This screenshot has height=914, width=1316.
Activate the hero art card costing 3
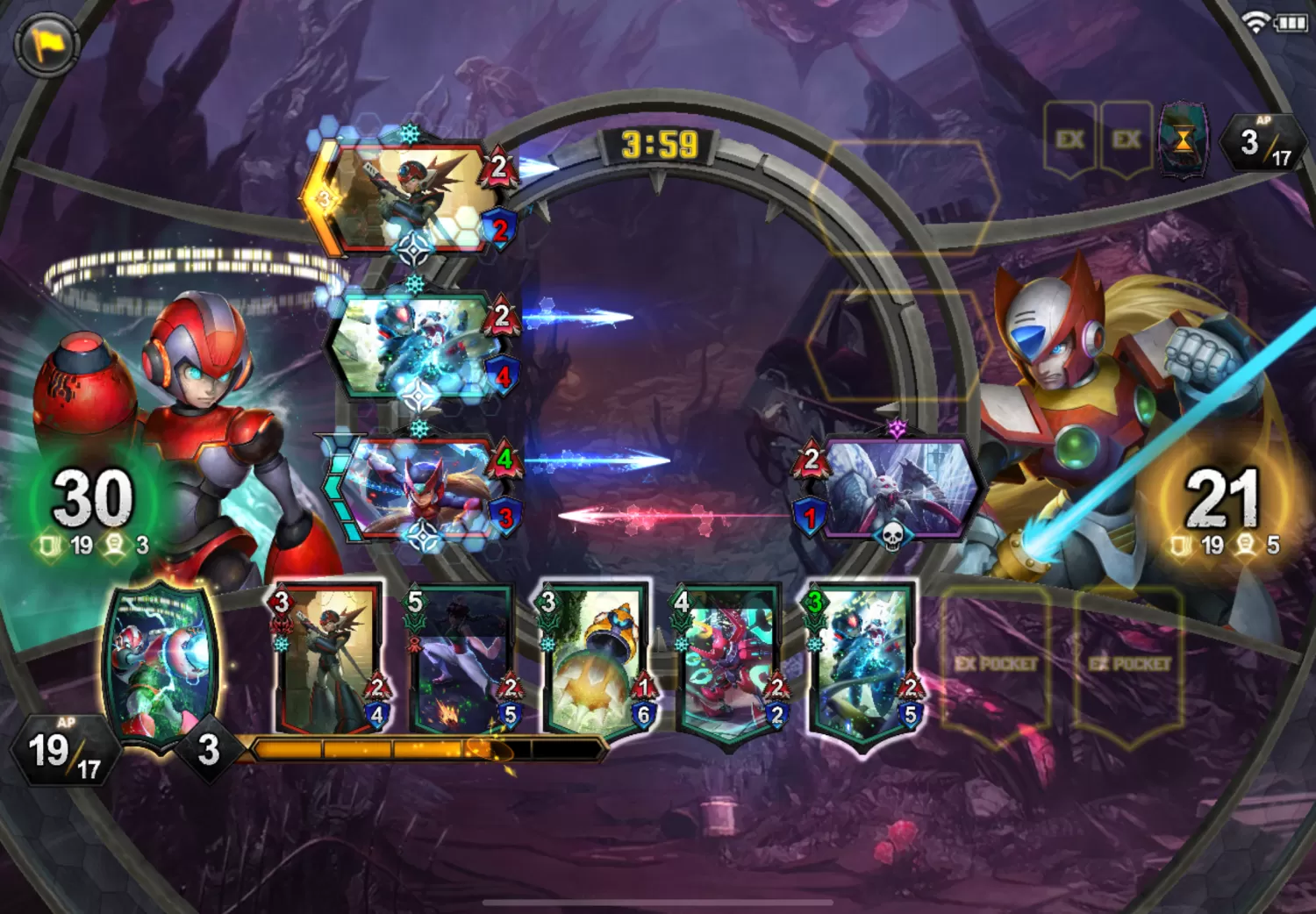coord(160,667)
